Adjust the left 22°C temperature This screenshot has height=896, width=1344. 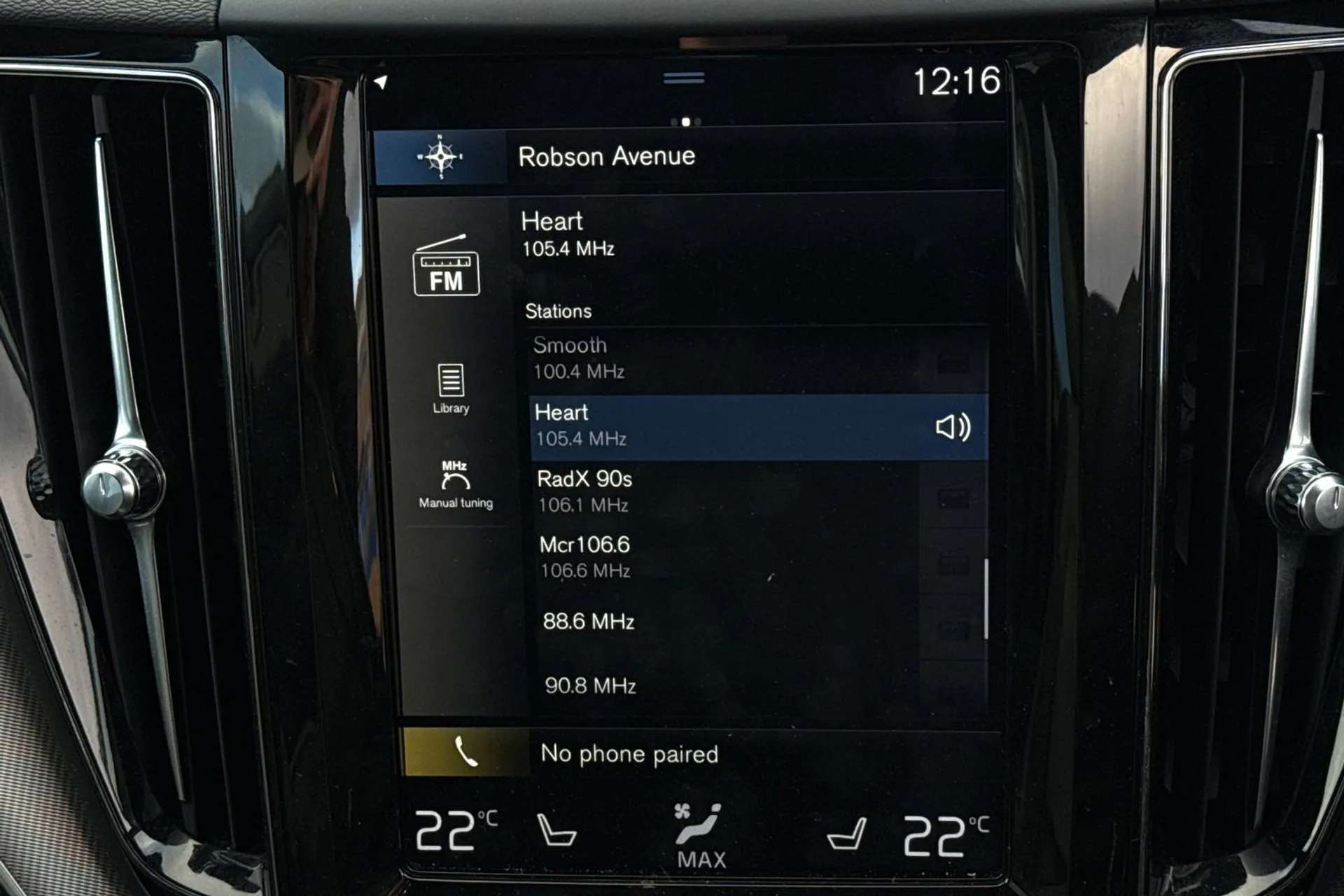(x=455, y=832)
